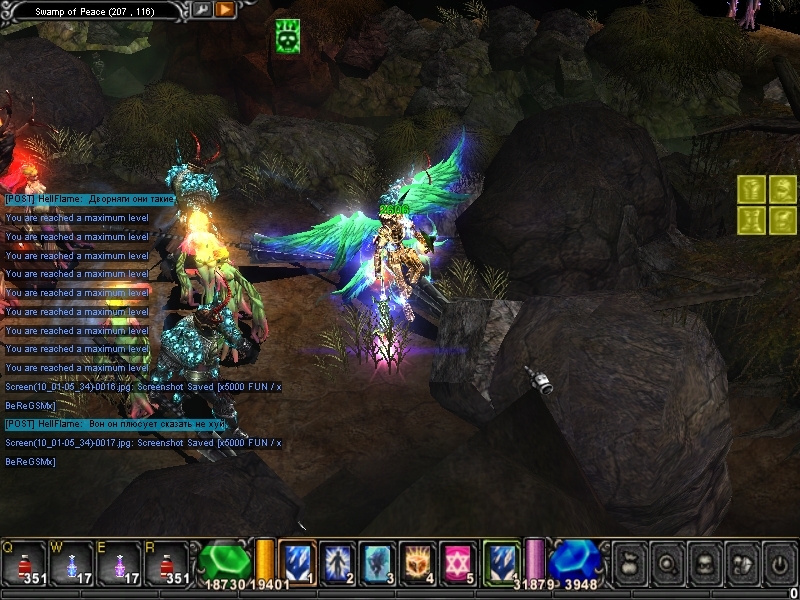Click the orange play arrow button

pyautogui.click(x=225, y=10)
